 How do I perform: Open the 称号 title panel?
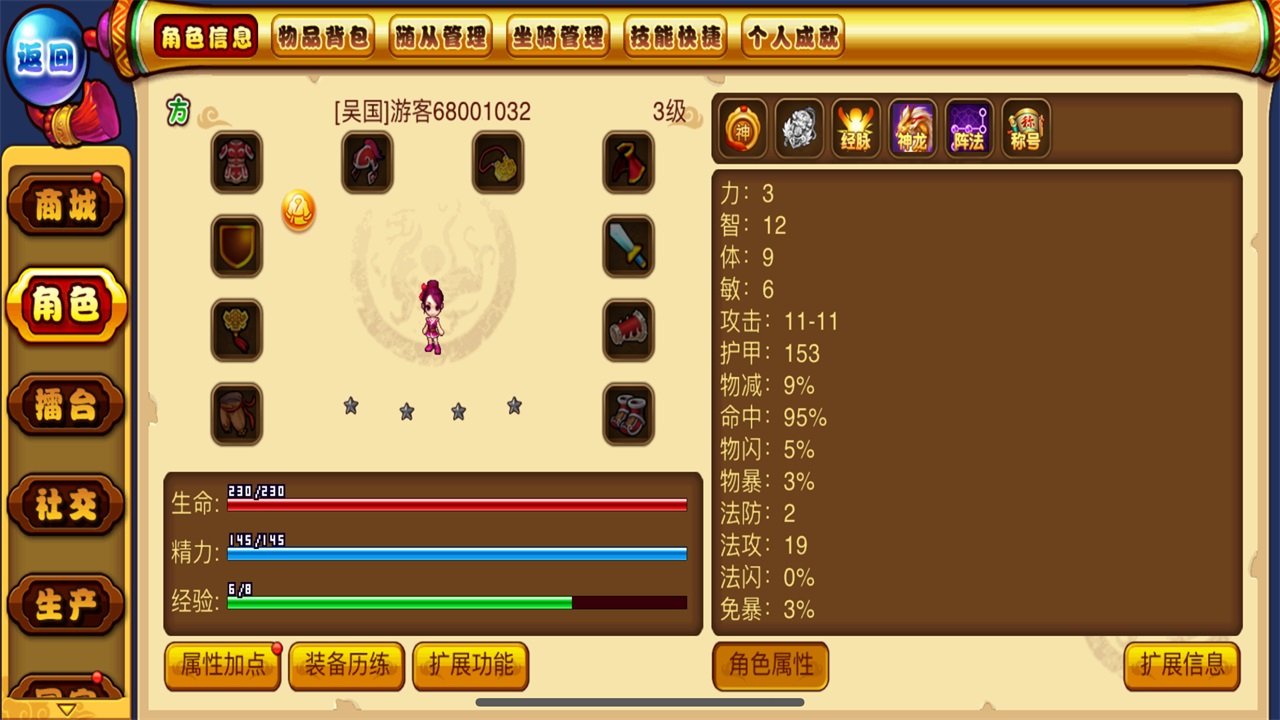click(x=1023, y=129)
